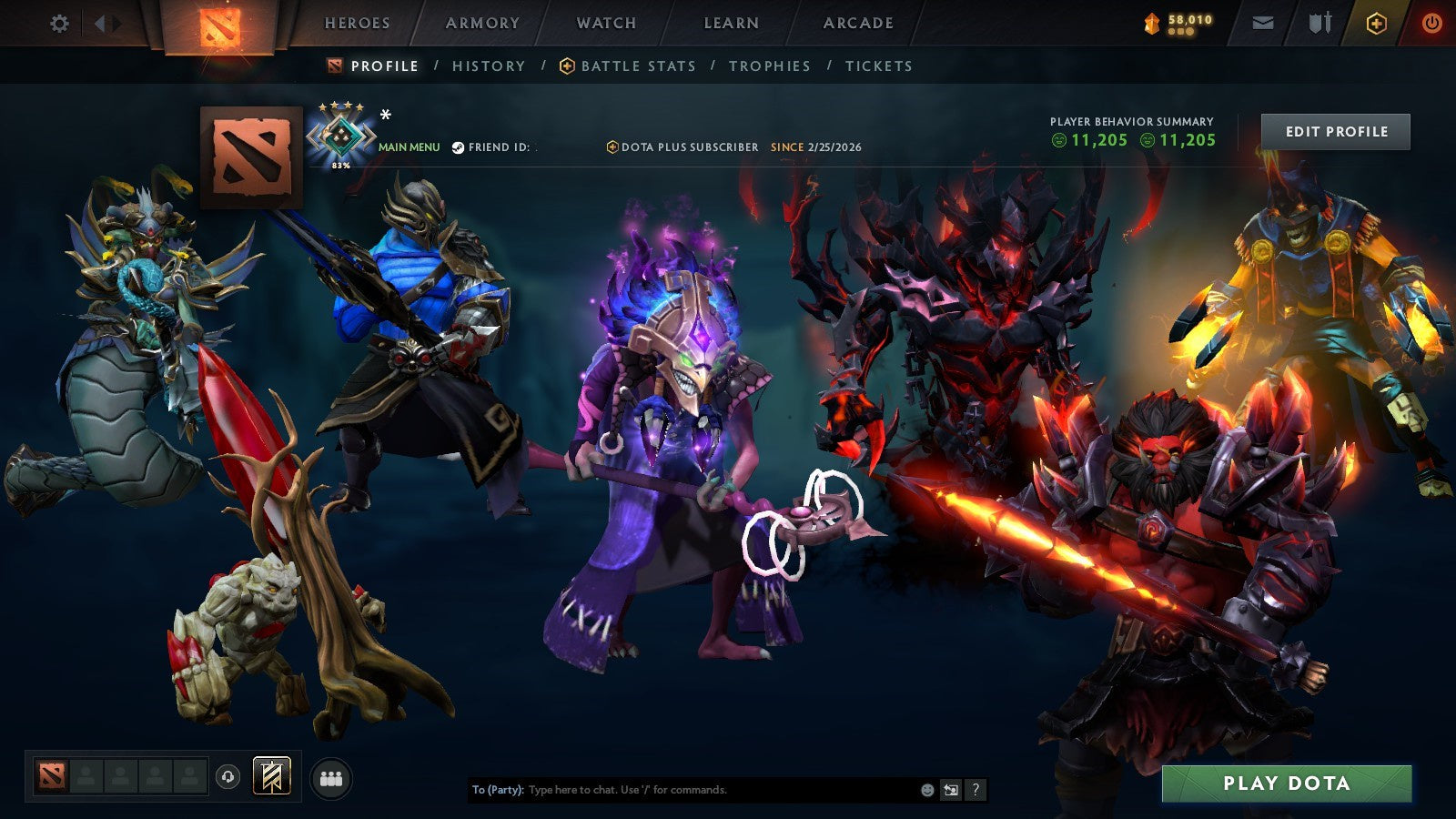Open the mail notifications icon
The width and height of the screenshot is (1456, 819).
click(x=1263, y=23)
